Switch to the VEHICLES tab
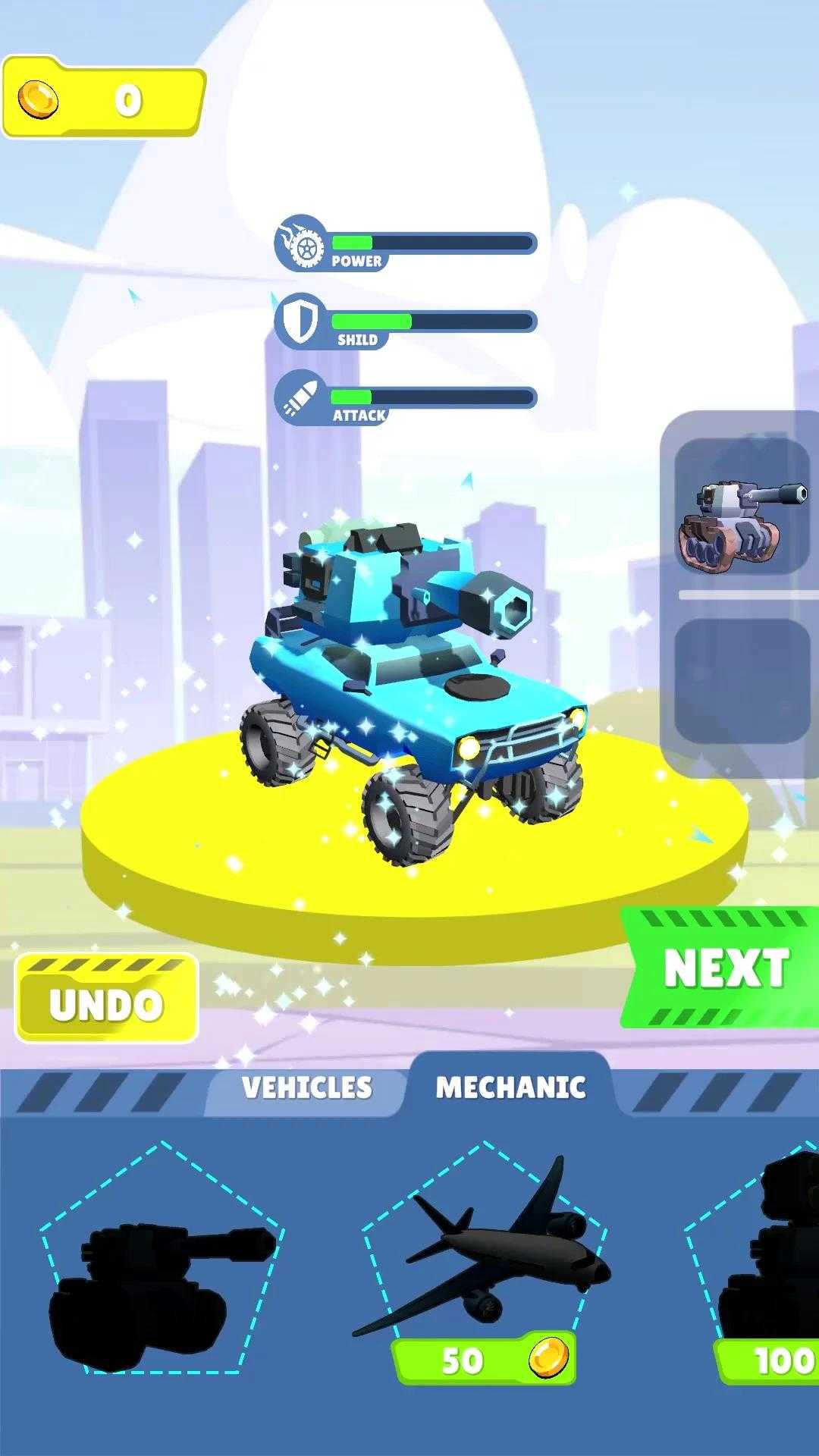The width and height of the screenshot is (819, 1456). click(x=306, y=1087)
